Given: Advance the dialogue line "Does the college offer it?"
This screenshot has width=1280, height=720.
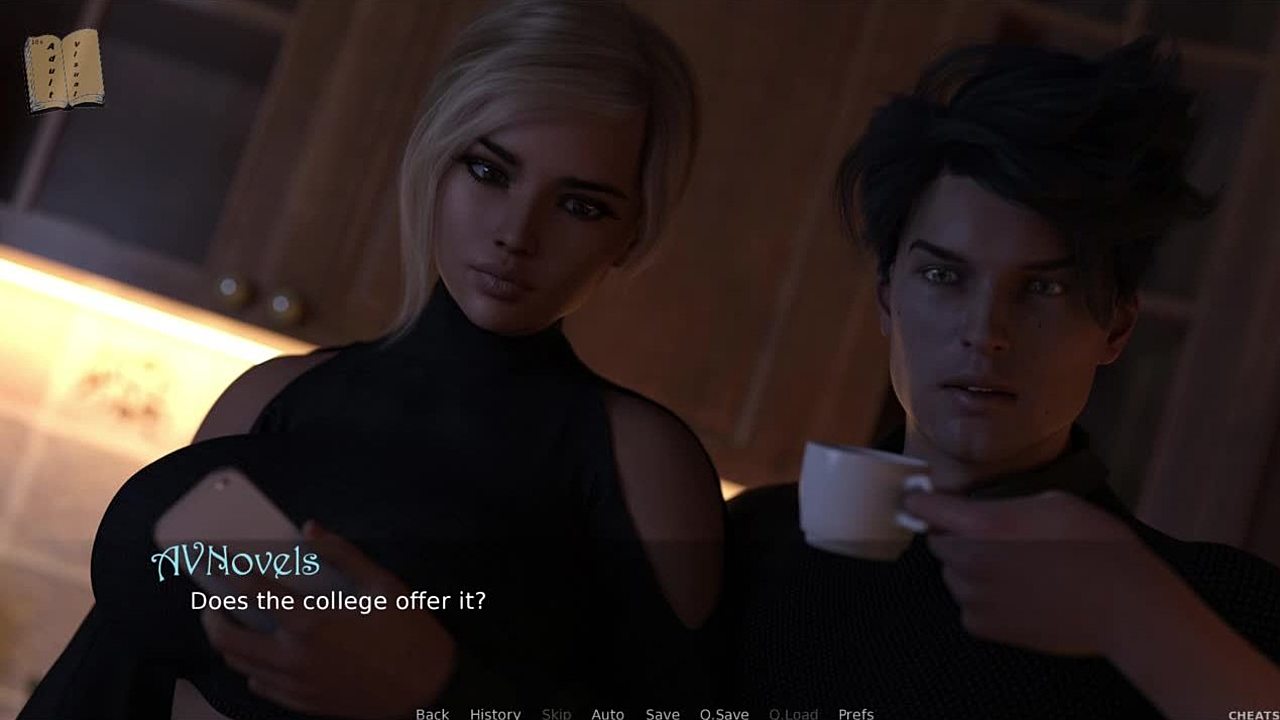Looking at the screenshot, I should (338, 601).
